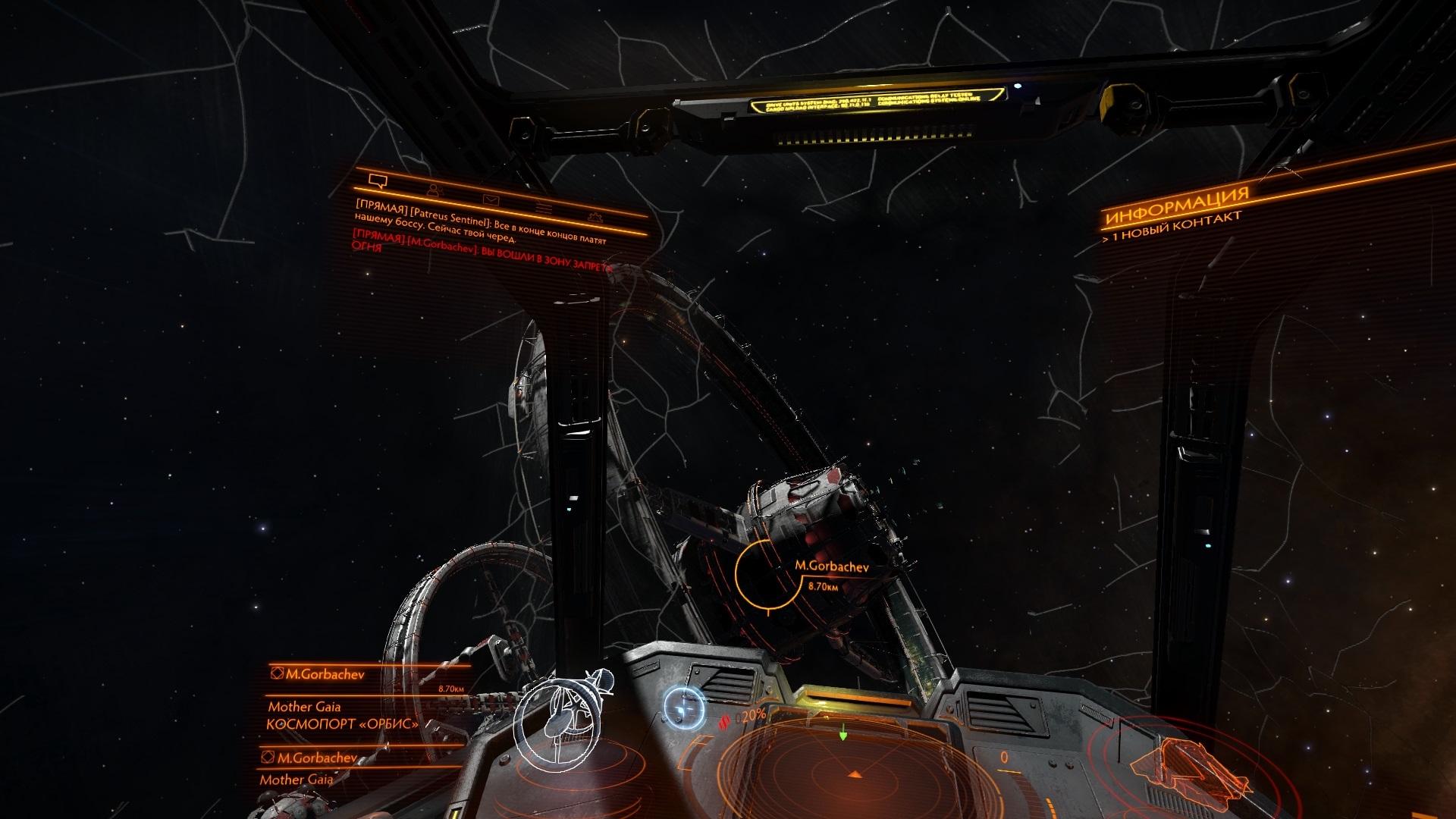This screenshot has height=819, width=1456.
Task: Show the comms list-lines tab
Action: tap(544, 208)
